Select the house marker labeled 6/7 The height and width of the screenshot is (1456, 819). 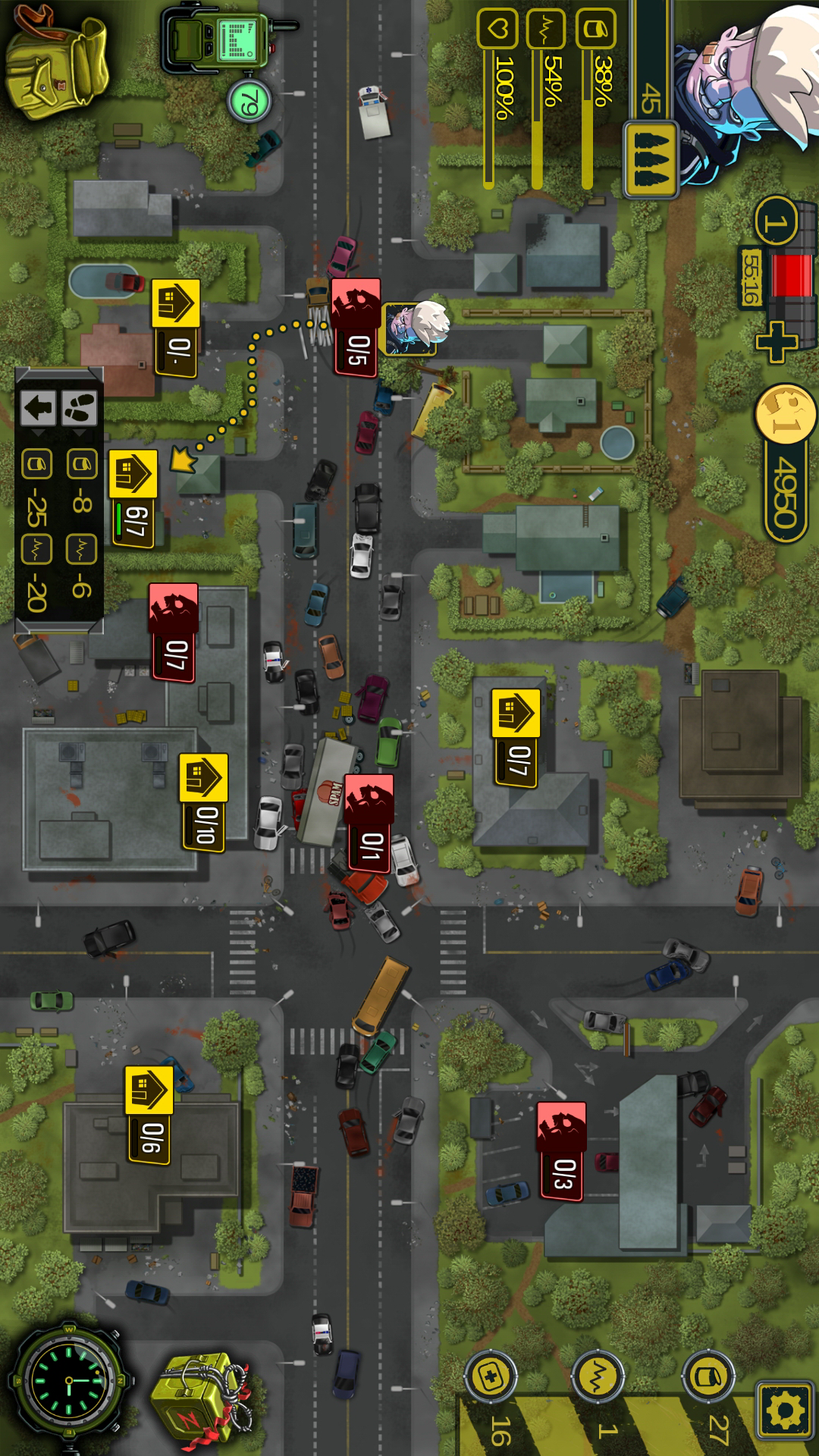click(x=133, y=497)
